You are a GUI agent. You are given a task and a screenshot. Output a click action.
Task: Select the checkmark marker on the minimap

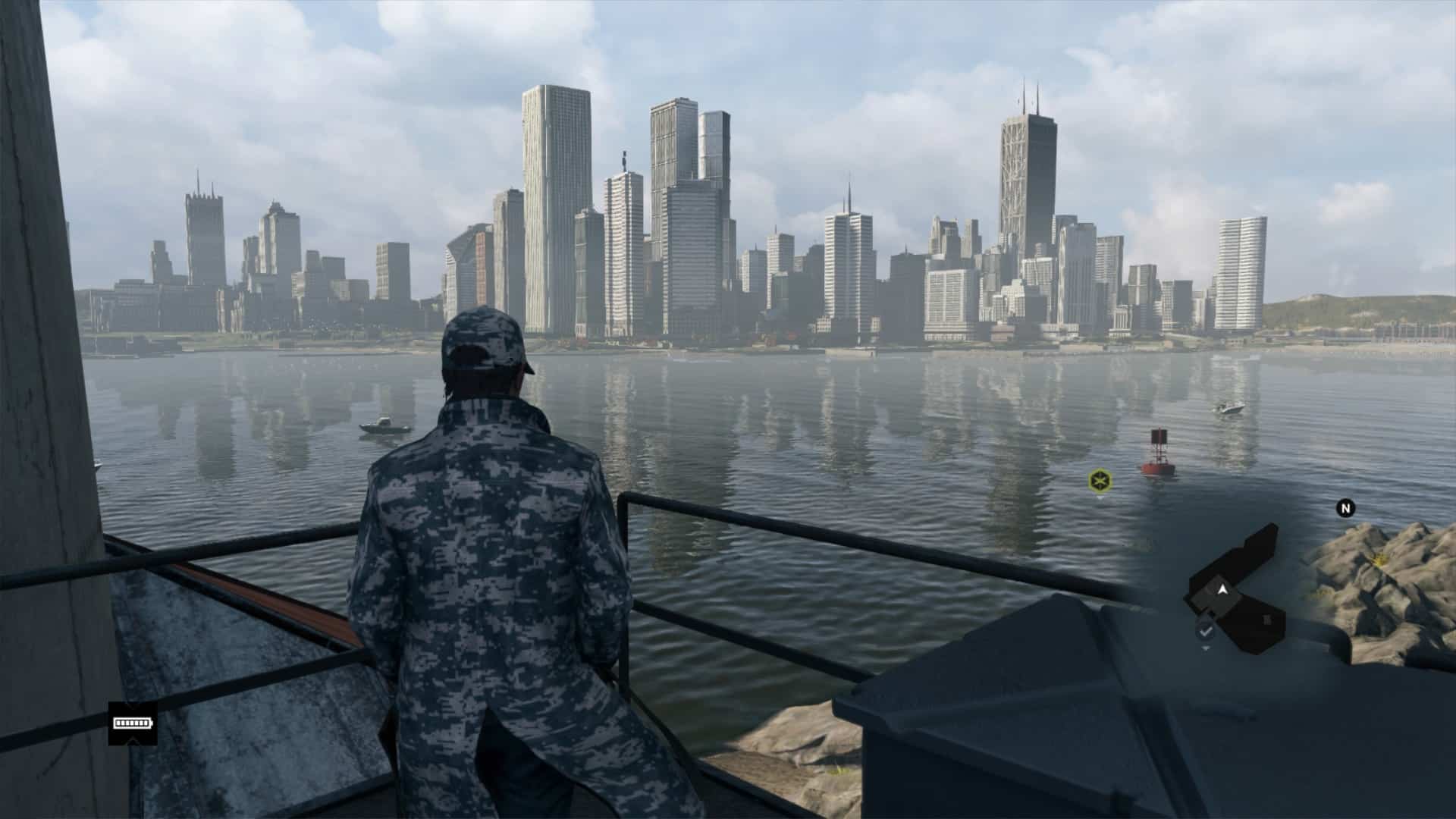1206,631
